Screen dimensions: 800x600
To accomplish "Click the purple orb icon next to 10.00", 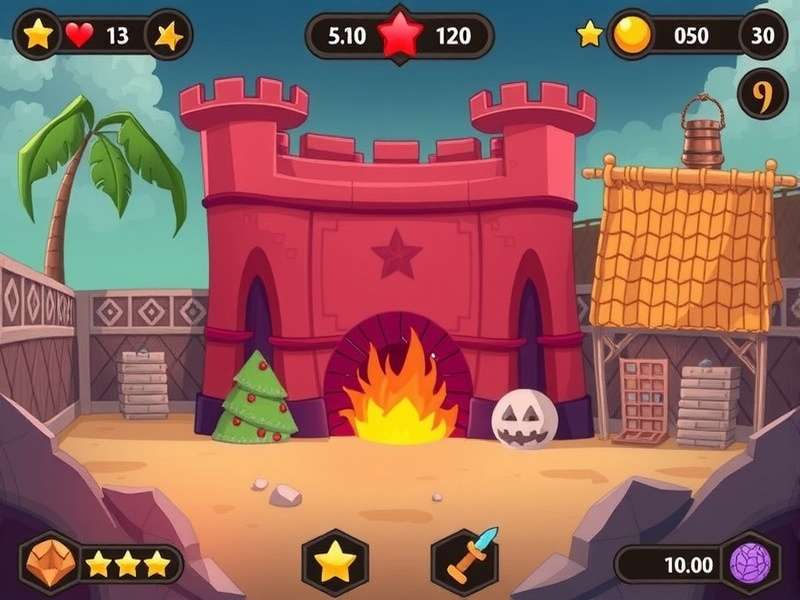I will point(749,563).
